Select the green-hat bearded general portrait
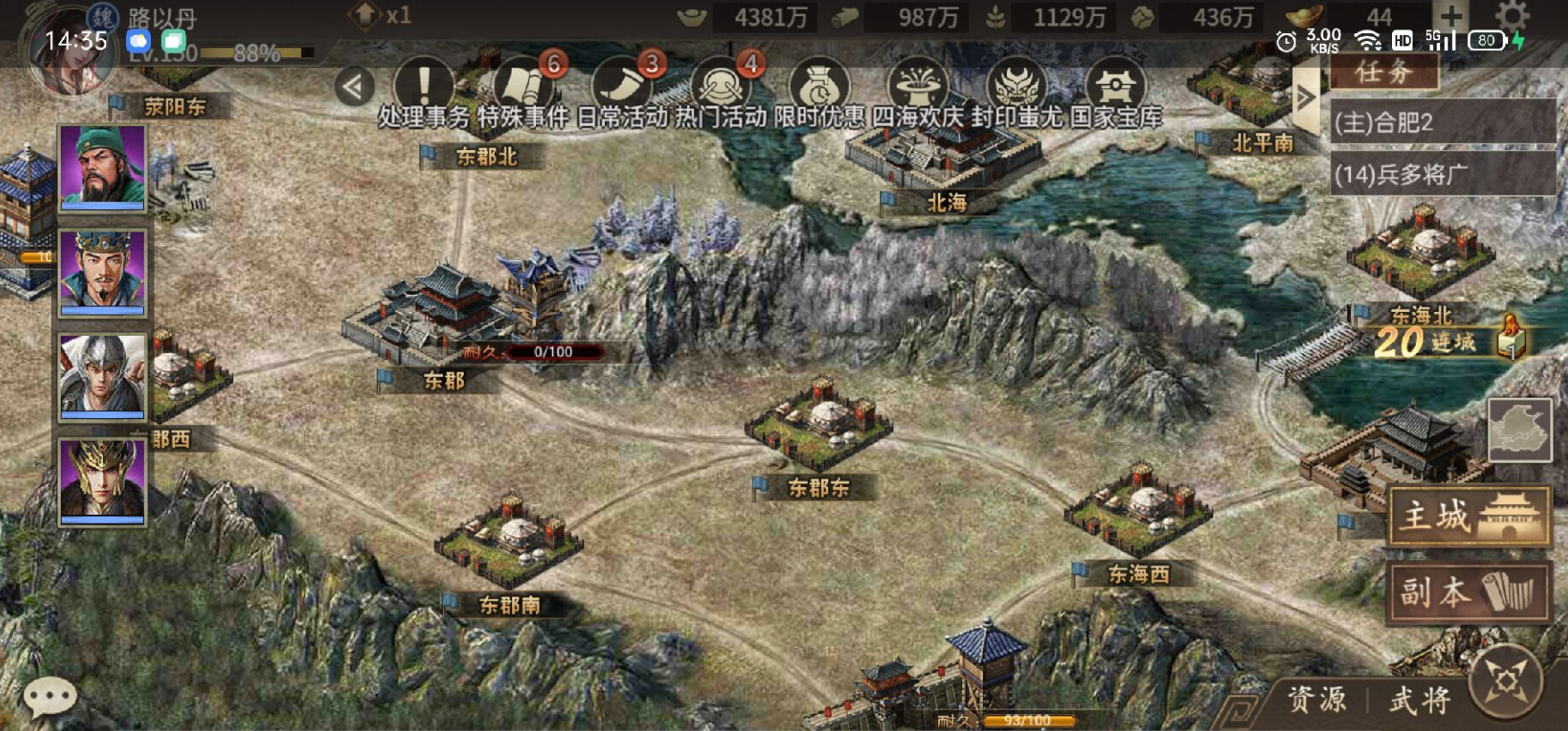The image size is (1568, 731). [102, 167]
